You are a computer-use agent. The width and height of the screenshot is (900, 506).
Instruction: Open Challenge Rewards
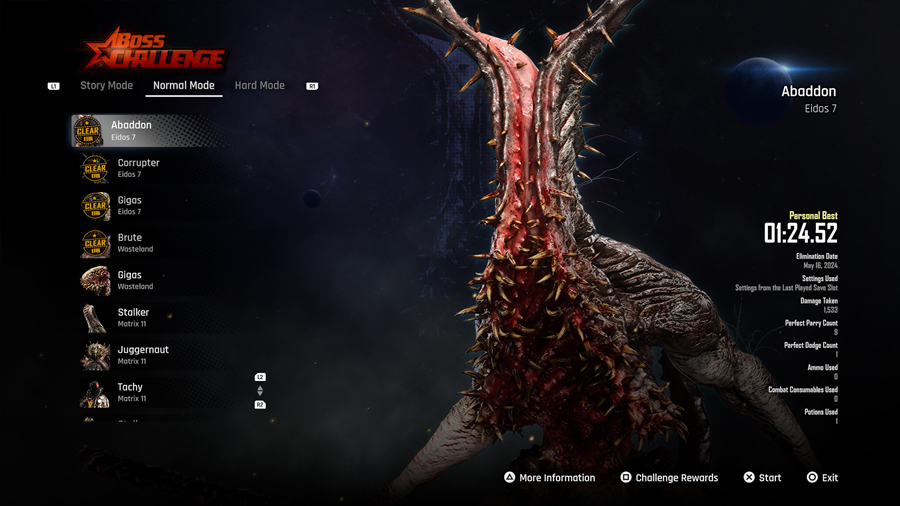click(668, 478)
